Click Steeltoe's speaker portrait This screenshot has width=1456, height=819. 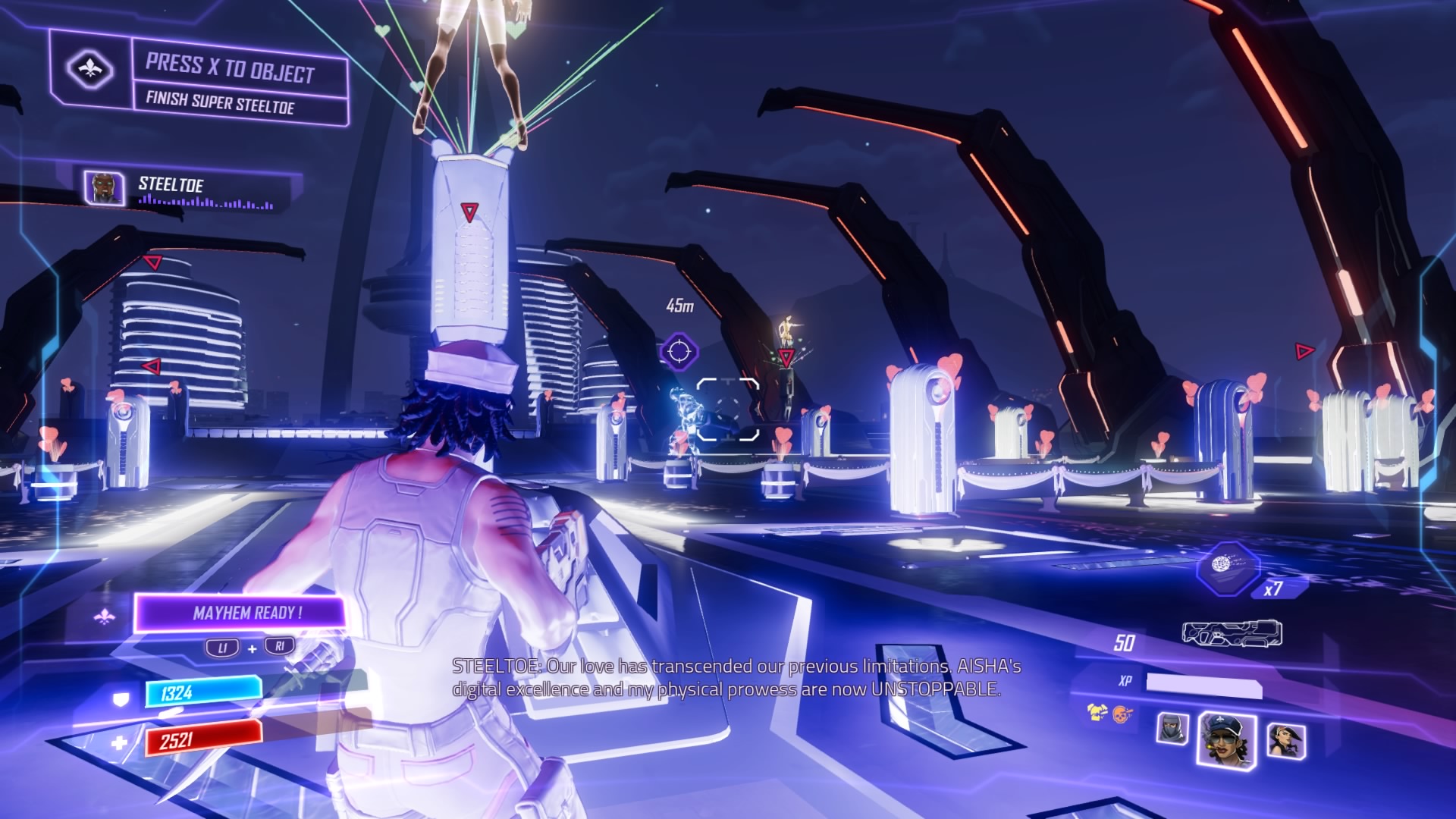[104, 187]
